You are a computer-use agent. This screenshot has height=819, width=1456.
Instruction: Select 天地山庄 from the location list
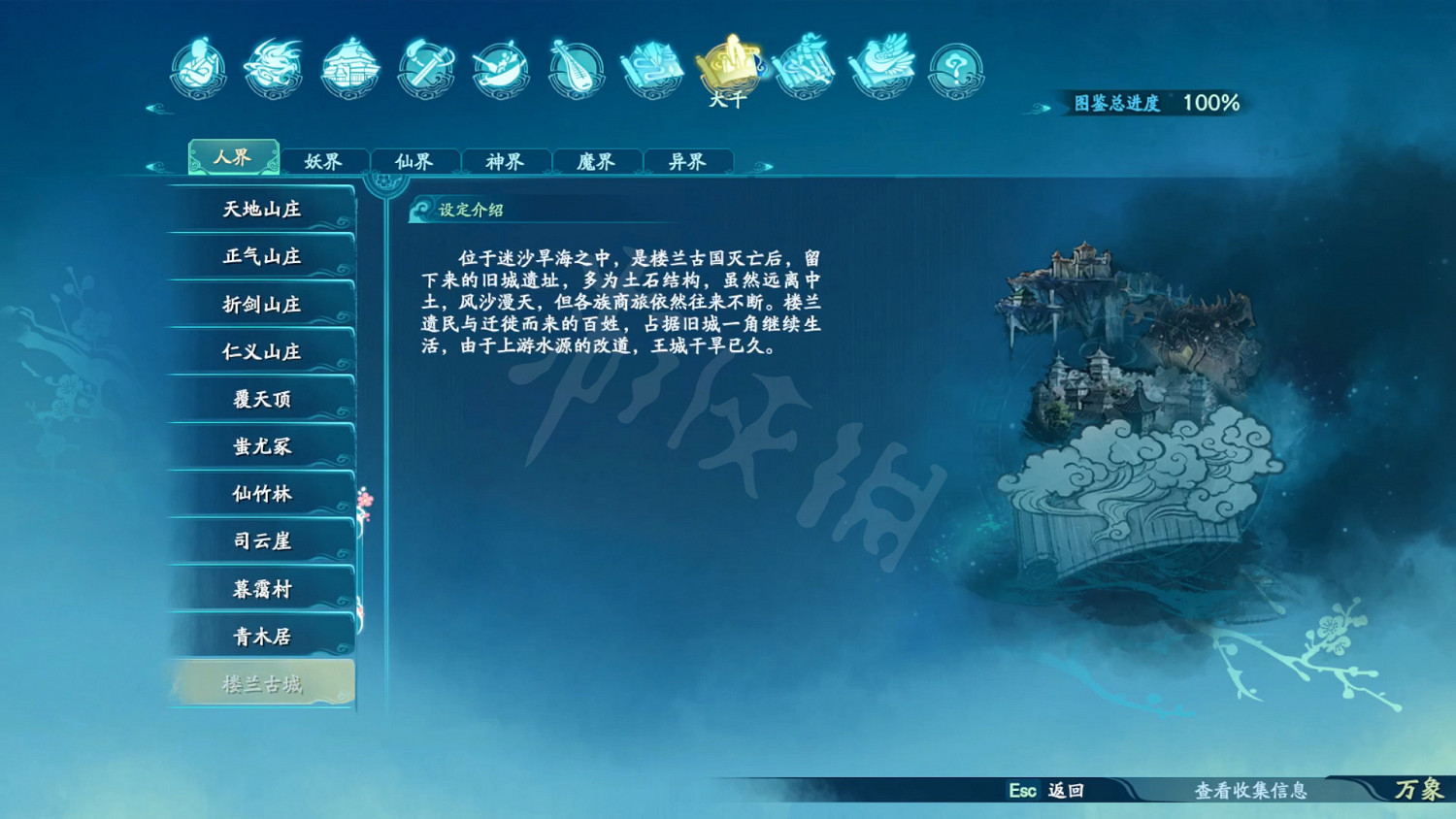pyautogui.click(x=260, y=209)
